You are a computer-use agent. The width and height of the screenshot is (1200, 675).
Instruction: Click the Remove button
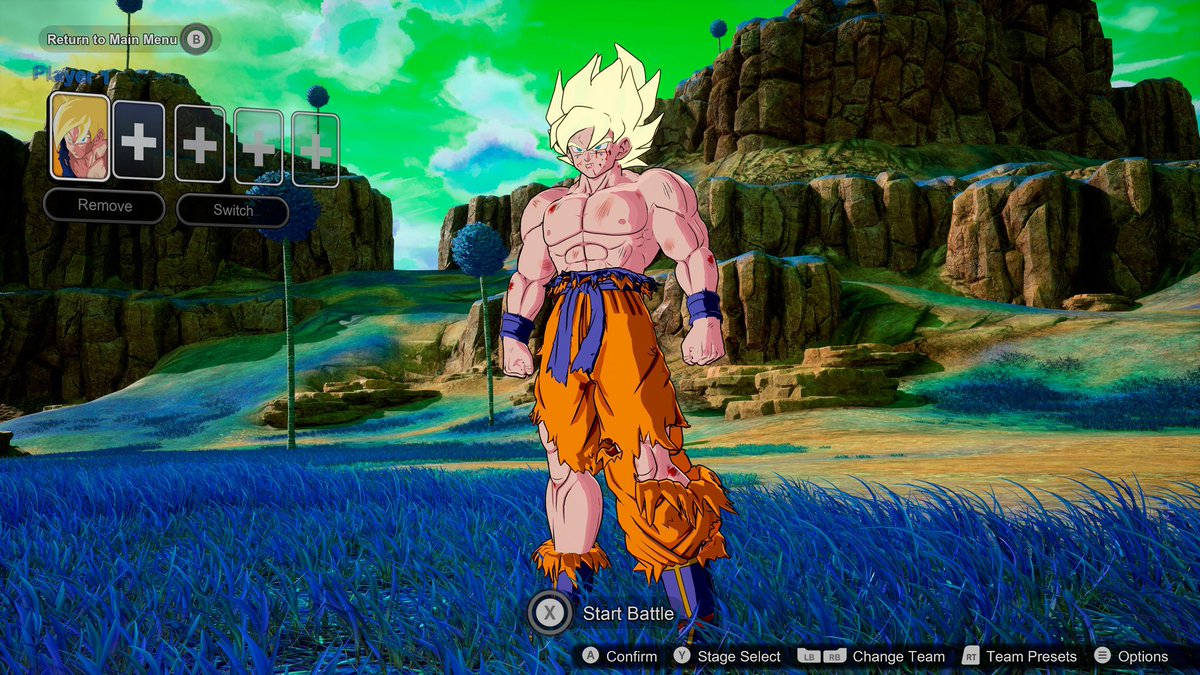click(104, 206)
